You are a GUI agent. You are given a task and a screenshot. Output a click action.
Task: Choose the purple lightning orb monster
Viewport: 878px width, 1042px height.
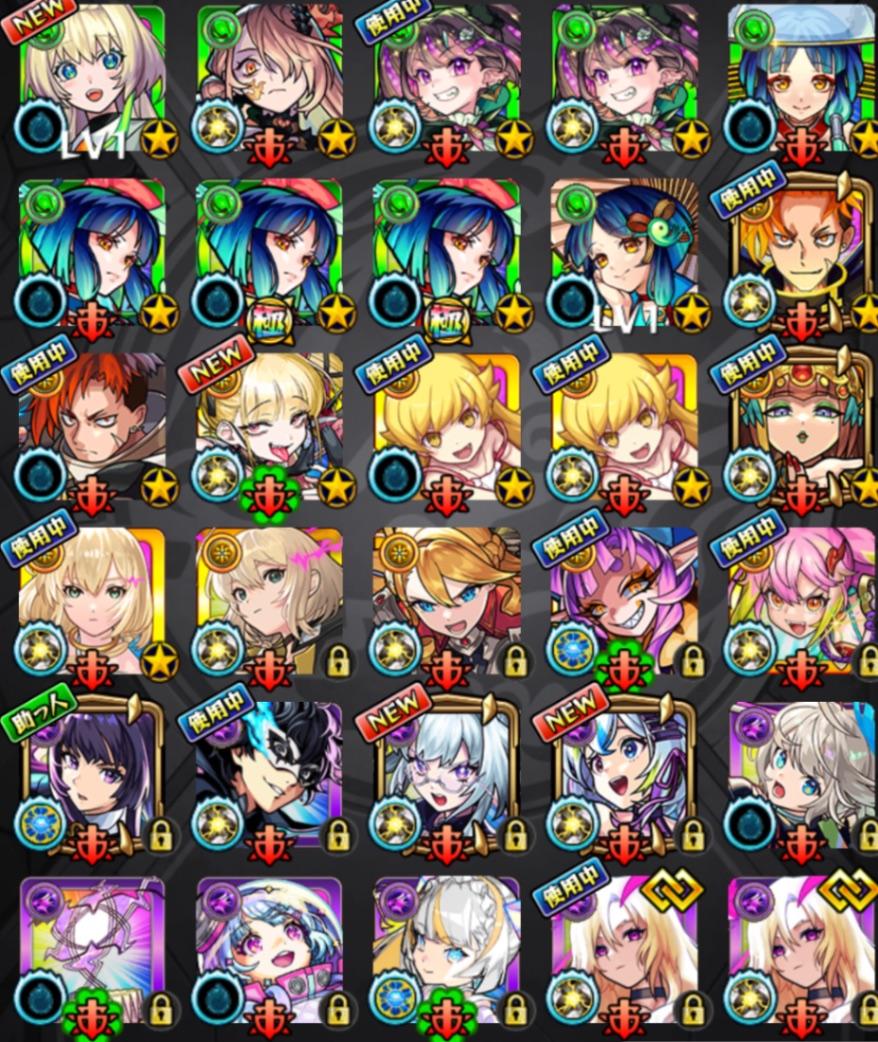(x=92, y=950)
